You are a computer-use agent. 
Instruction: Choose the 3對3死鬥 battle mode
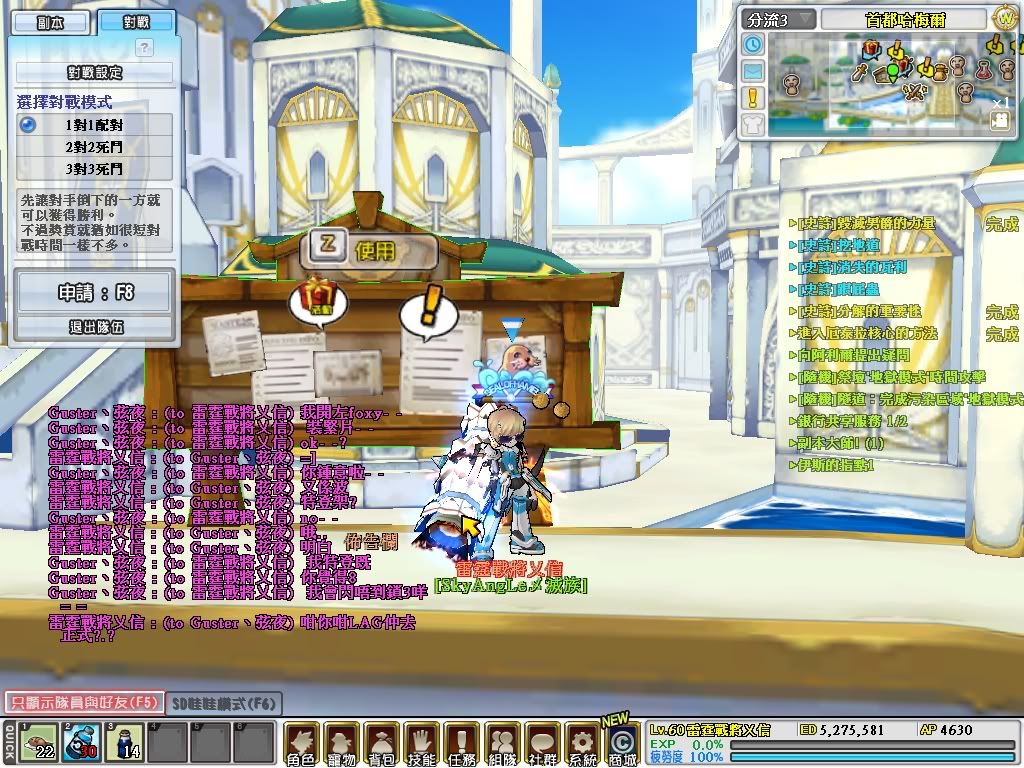click(95, 168)
